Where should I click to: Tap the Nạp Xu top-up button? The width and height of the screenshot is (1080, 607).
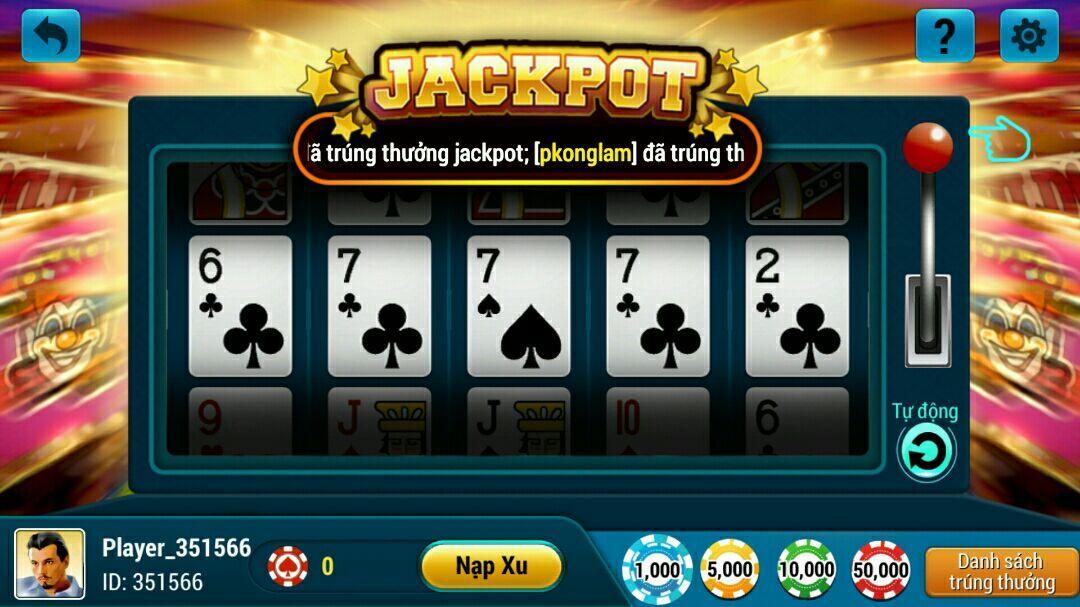point(491,566)
